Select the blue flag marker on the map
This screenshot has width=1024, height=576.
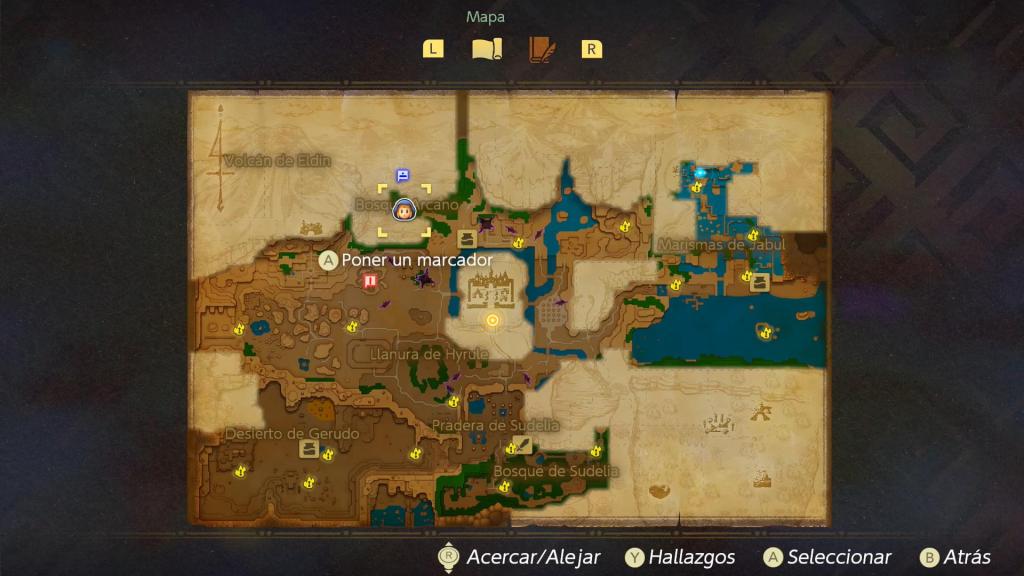[x=402, y=175]
